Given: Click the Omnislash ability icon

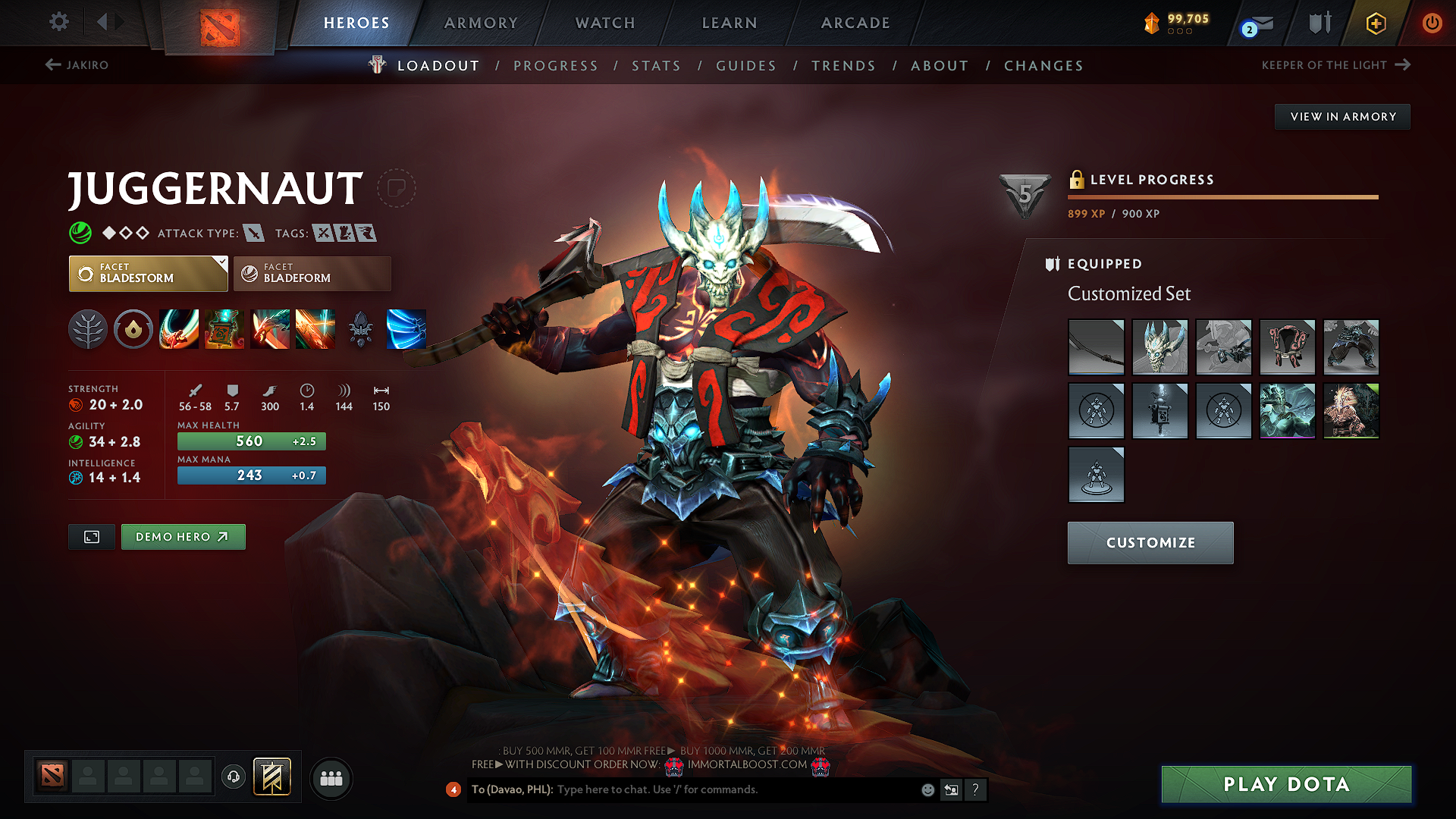Looking at the screenshot, I should [x=315, y=329].
